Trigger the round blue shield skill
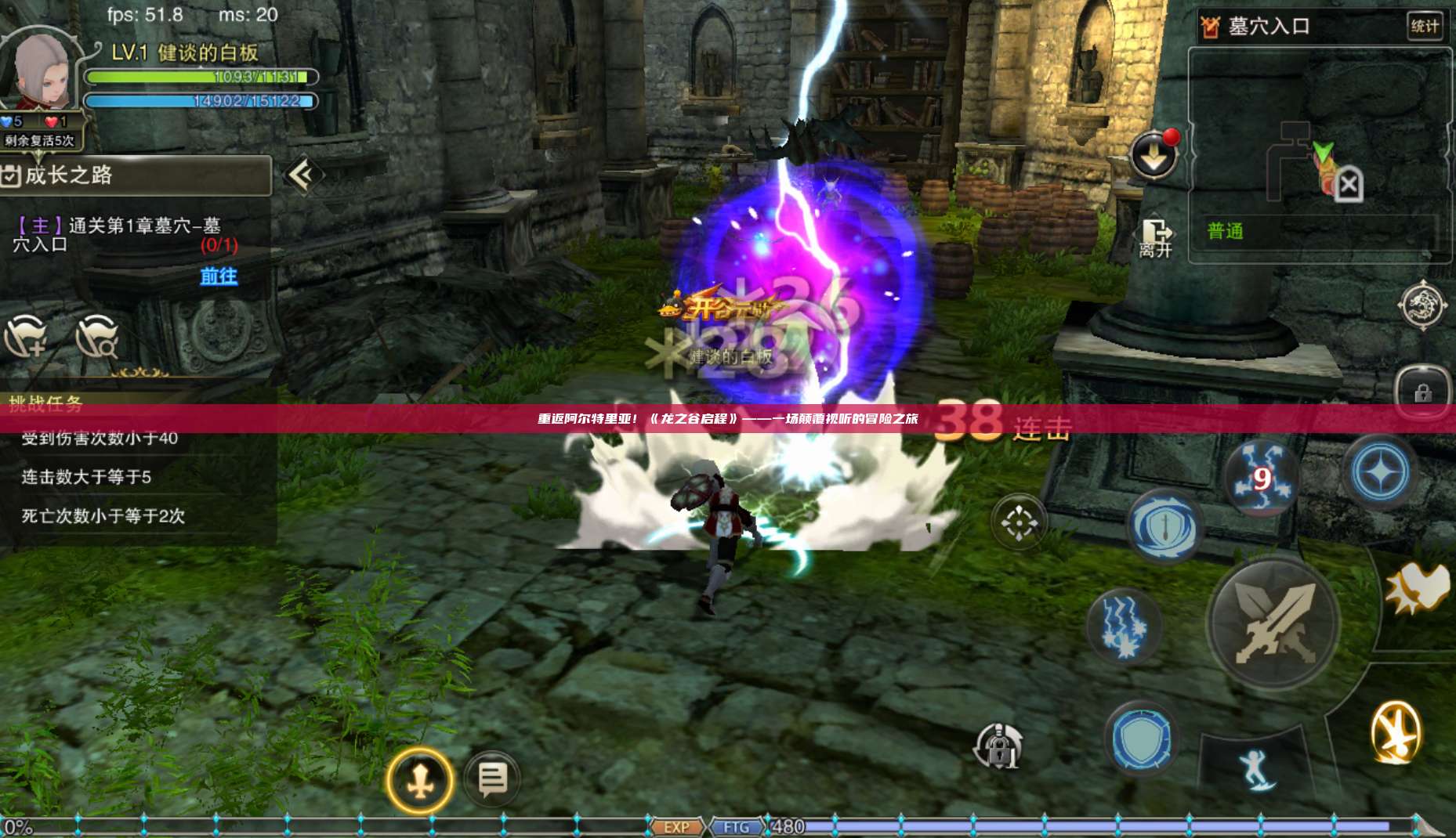Image resolution: width=1456 pixels, height=838 pixels. 1142,739
